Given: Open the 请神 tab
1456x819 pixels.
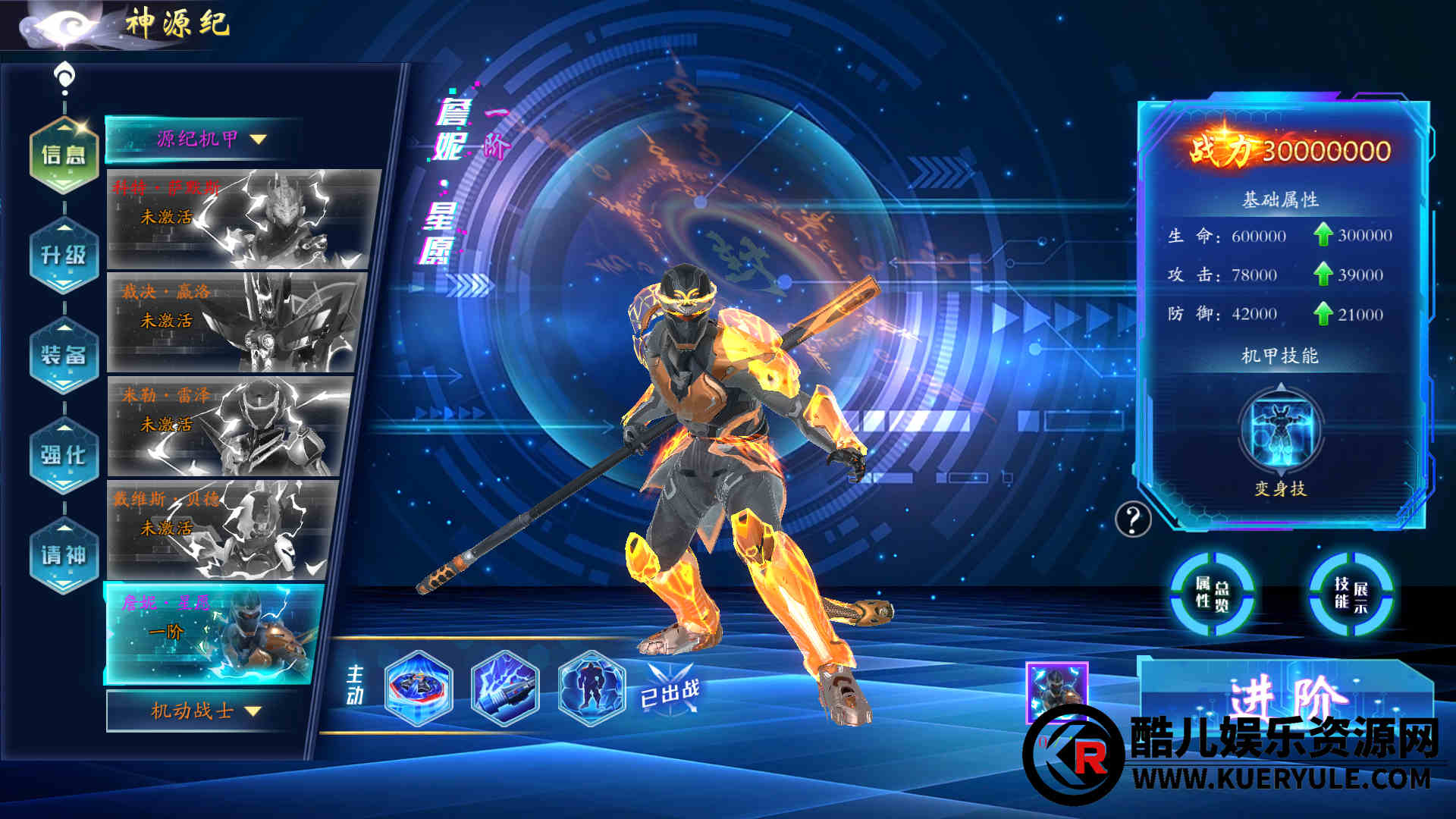Looking at the screenshot, I should coord(64,555).
